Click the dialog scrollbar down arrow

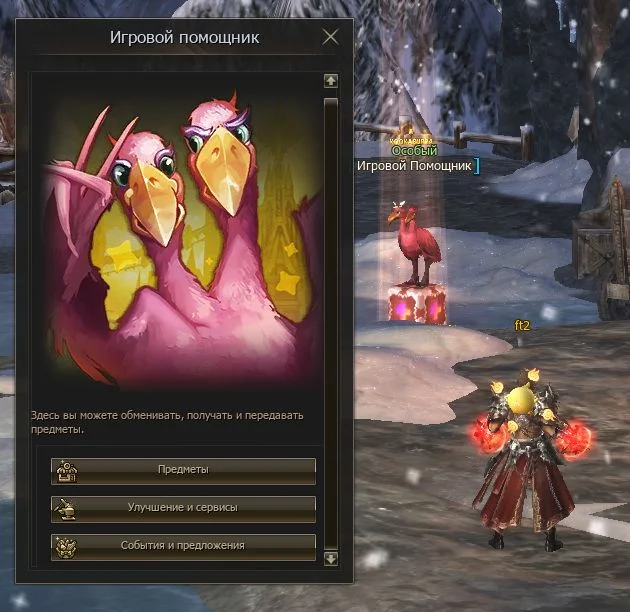[x=331, y=558]
